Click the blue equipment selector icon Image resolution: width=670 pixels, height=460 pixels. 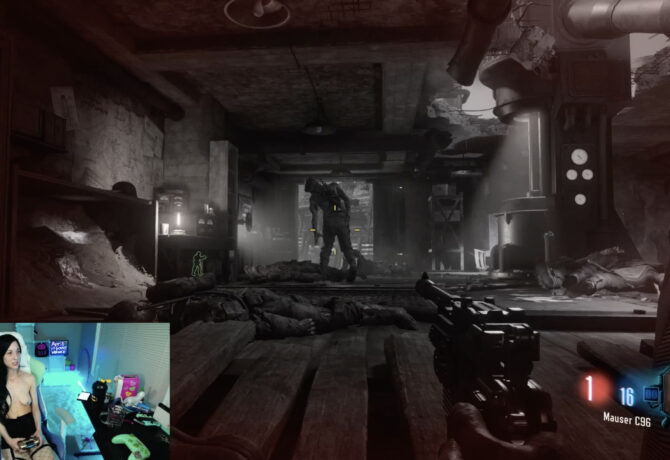coord(654,394)
